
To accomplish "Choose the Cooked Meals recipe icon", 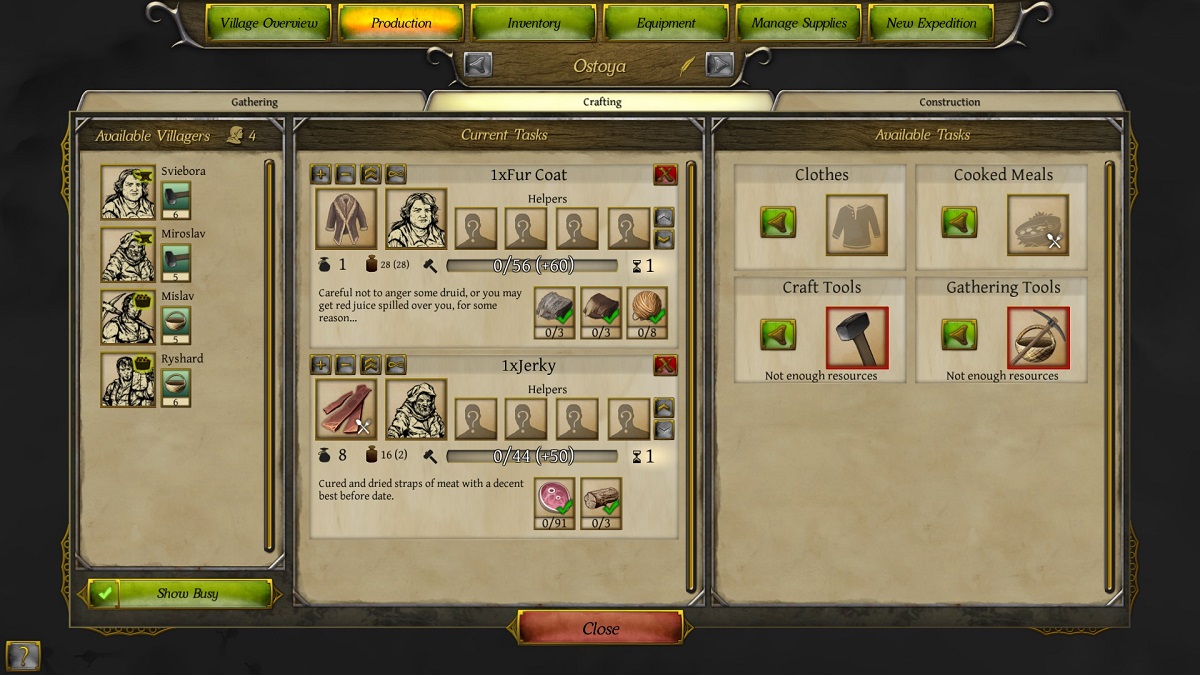I will pyautogui.click(x=1037, y=225).
